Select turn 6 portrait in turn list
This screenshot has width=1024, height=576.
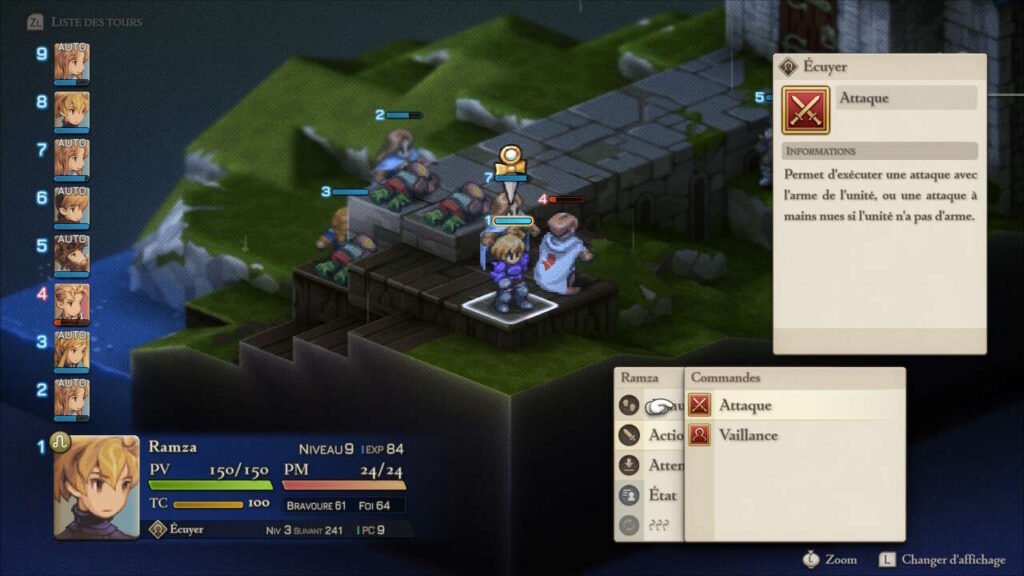72,205
